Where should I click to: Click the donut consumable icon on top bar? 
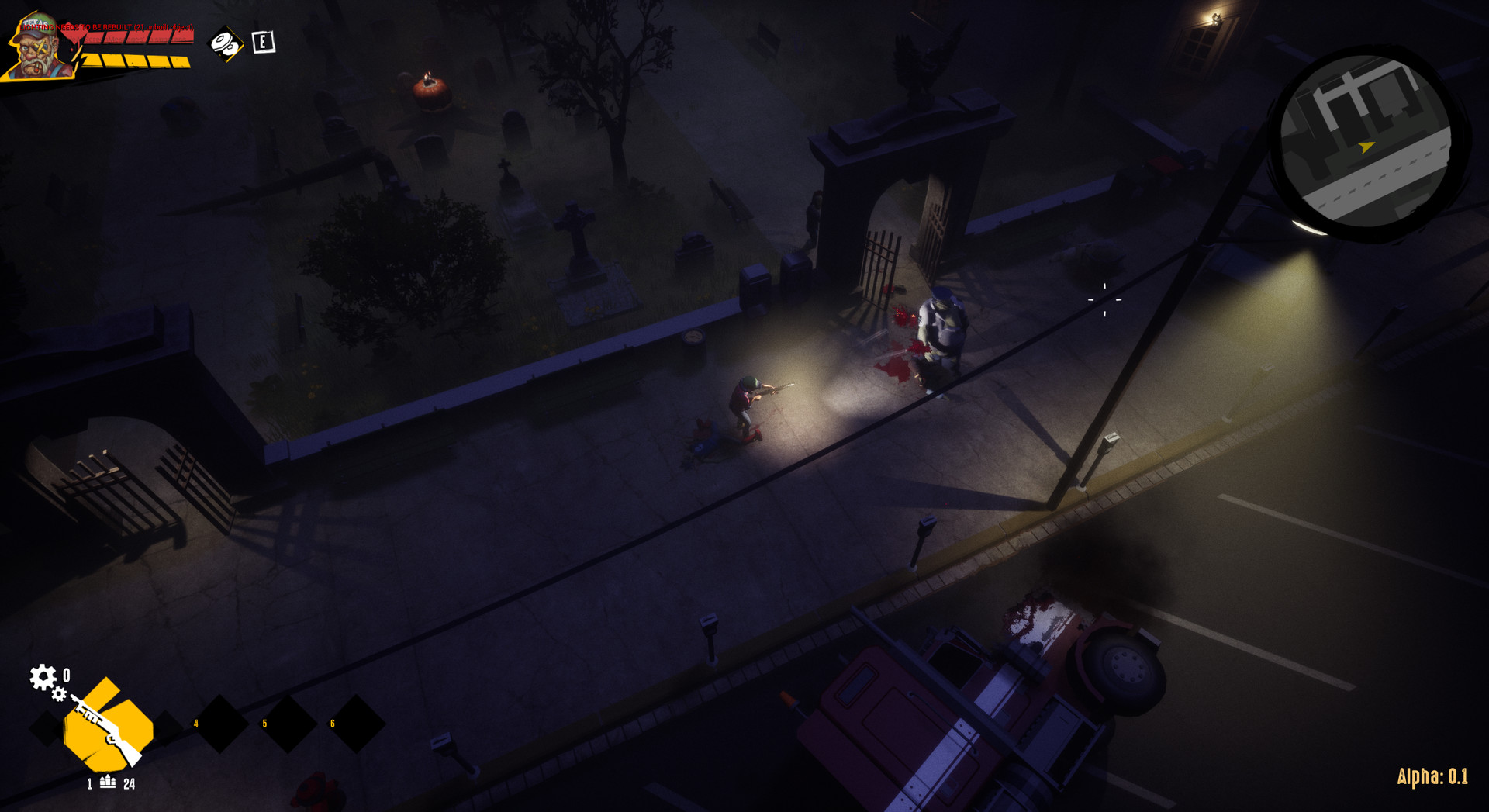point(225,43)
